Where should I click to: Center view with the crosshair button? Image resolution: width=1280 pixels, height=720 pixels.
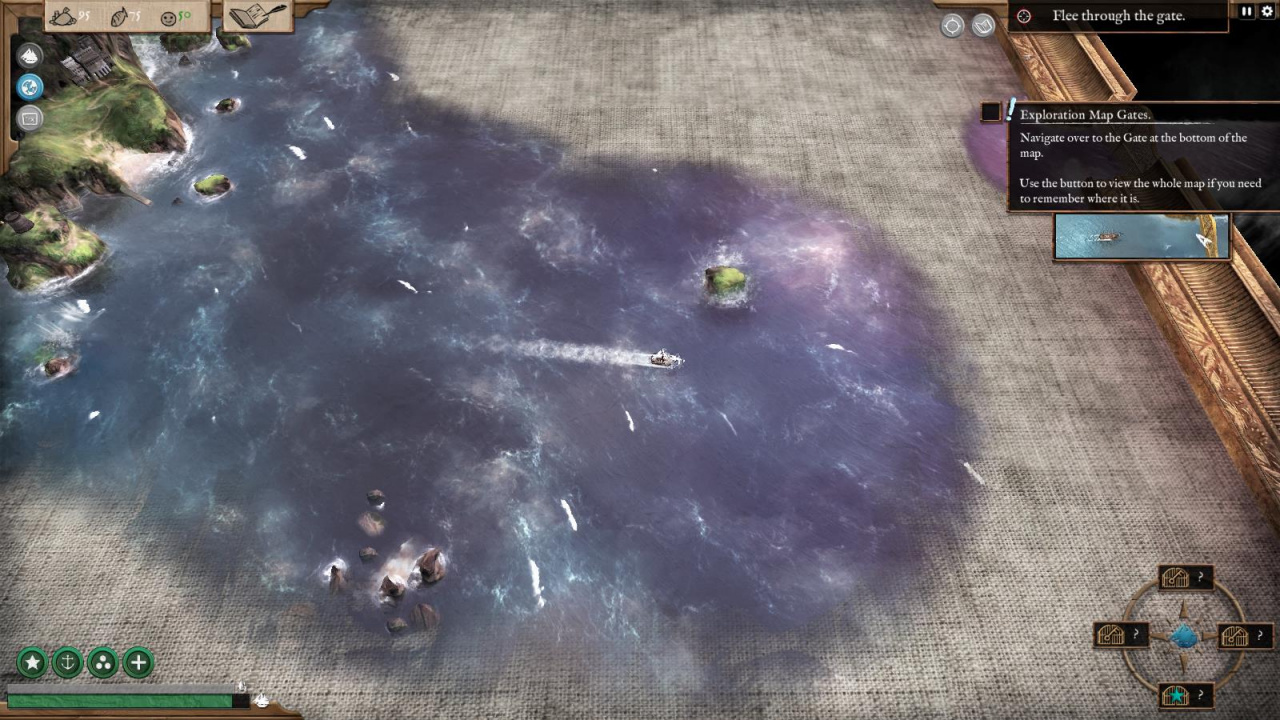pyautogui.click(x=952, y=26)
